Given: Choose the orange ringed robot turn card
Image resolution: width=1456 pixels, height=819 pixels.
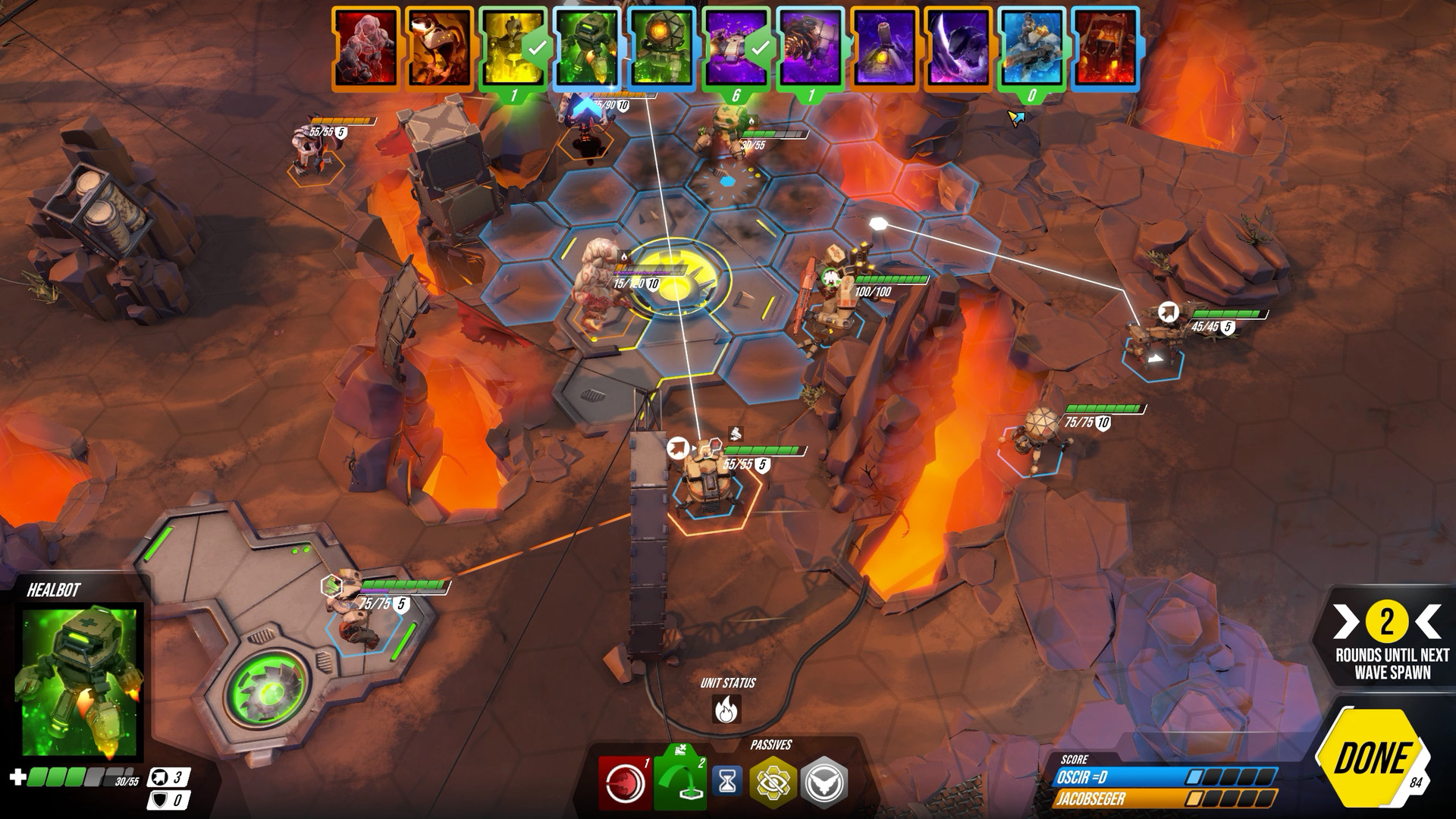Looking at the screenshot, I should tap(439, 47).
